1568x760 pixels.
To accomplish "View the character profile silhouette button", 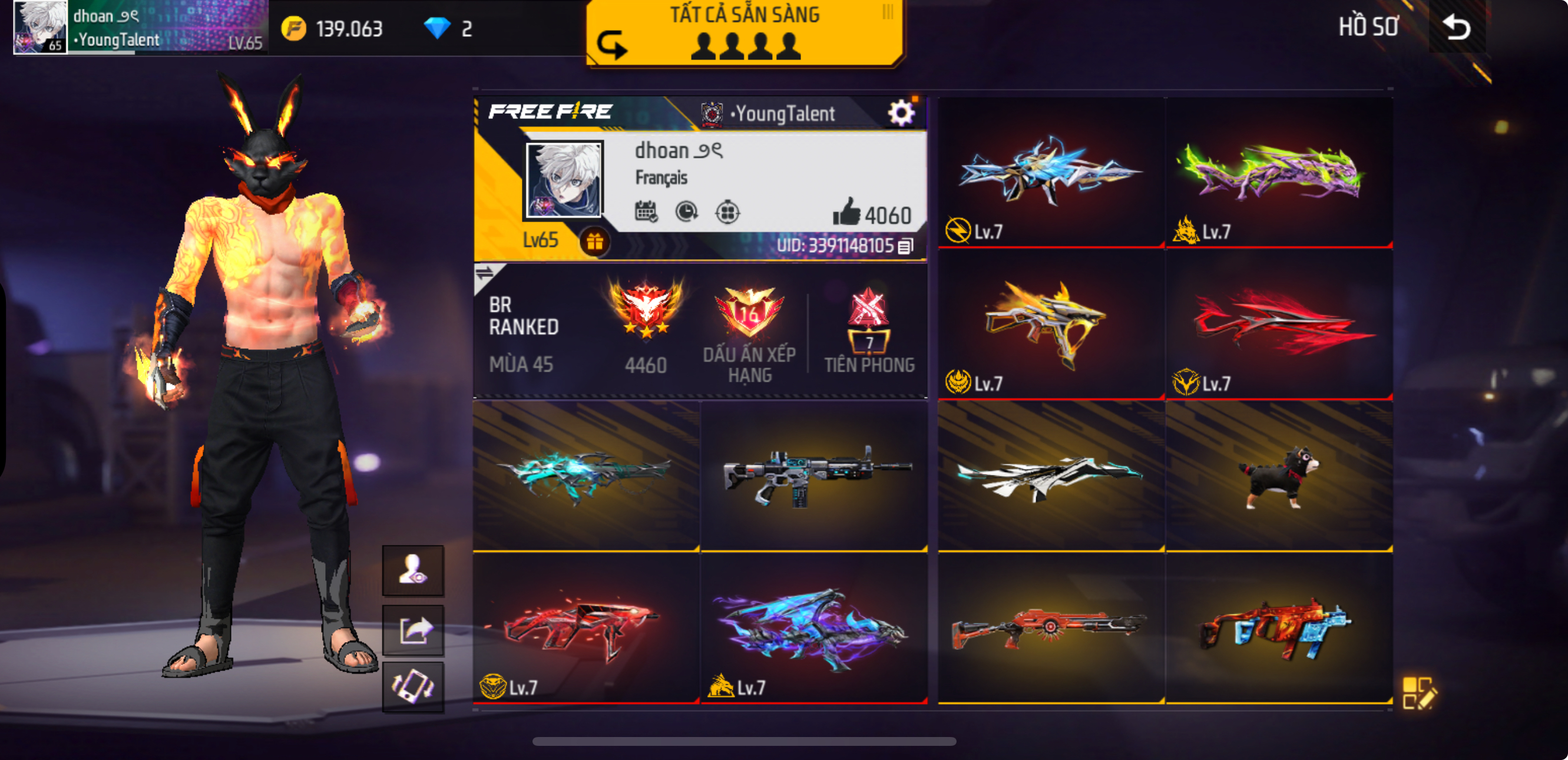I will 413,570.
